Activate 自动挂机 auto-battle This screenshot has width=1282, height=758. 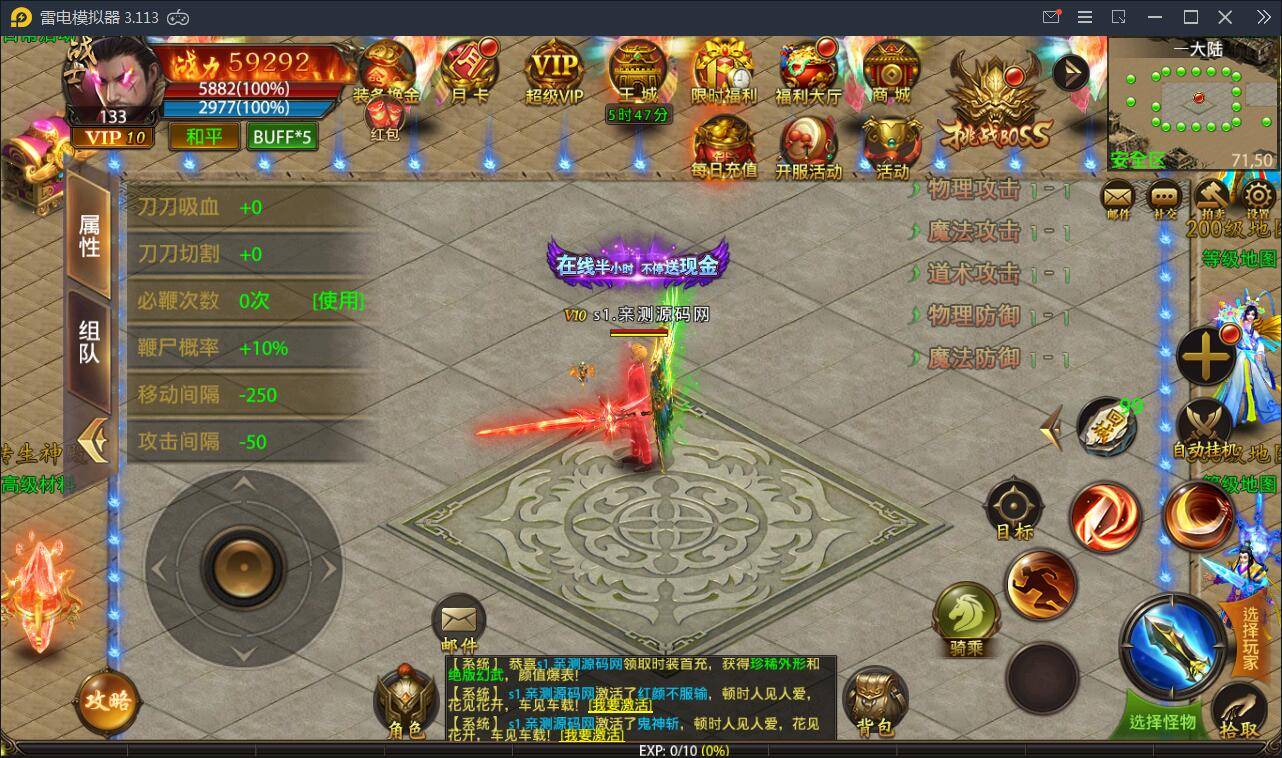(x=1204, y=430)
